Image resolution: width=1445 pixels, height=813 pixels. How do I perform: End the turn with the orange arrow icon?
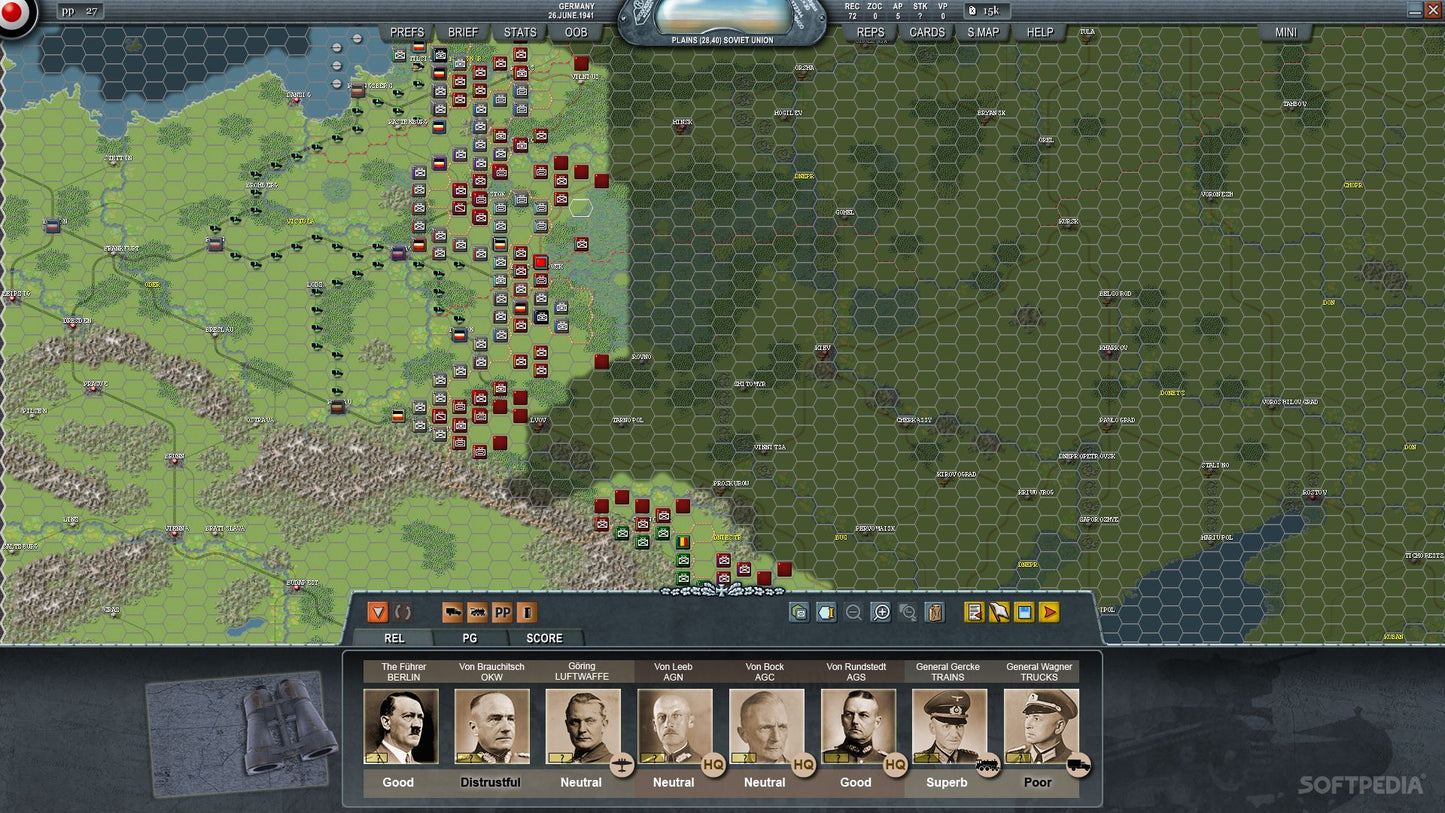[1049, 612]
